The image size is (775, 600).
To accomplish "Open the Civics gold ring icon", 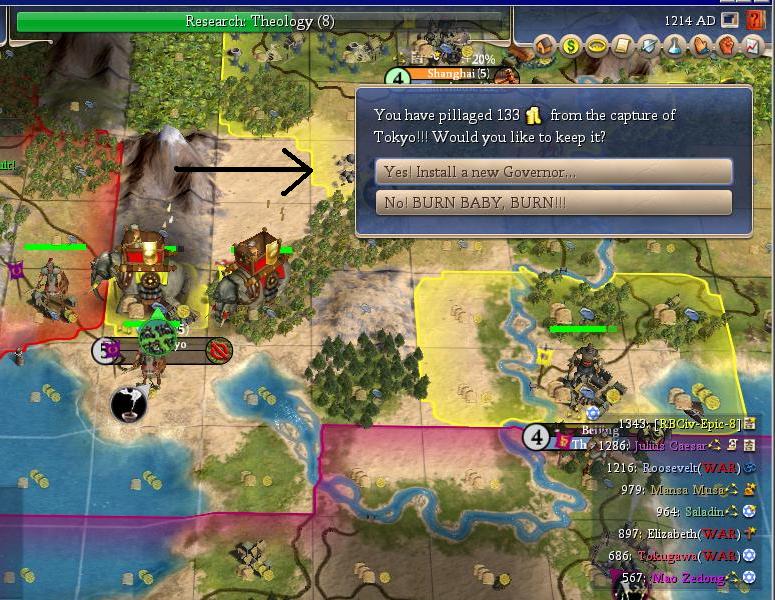I will (x=597, y=45).
